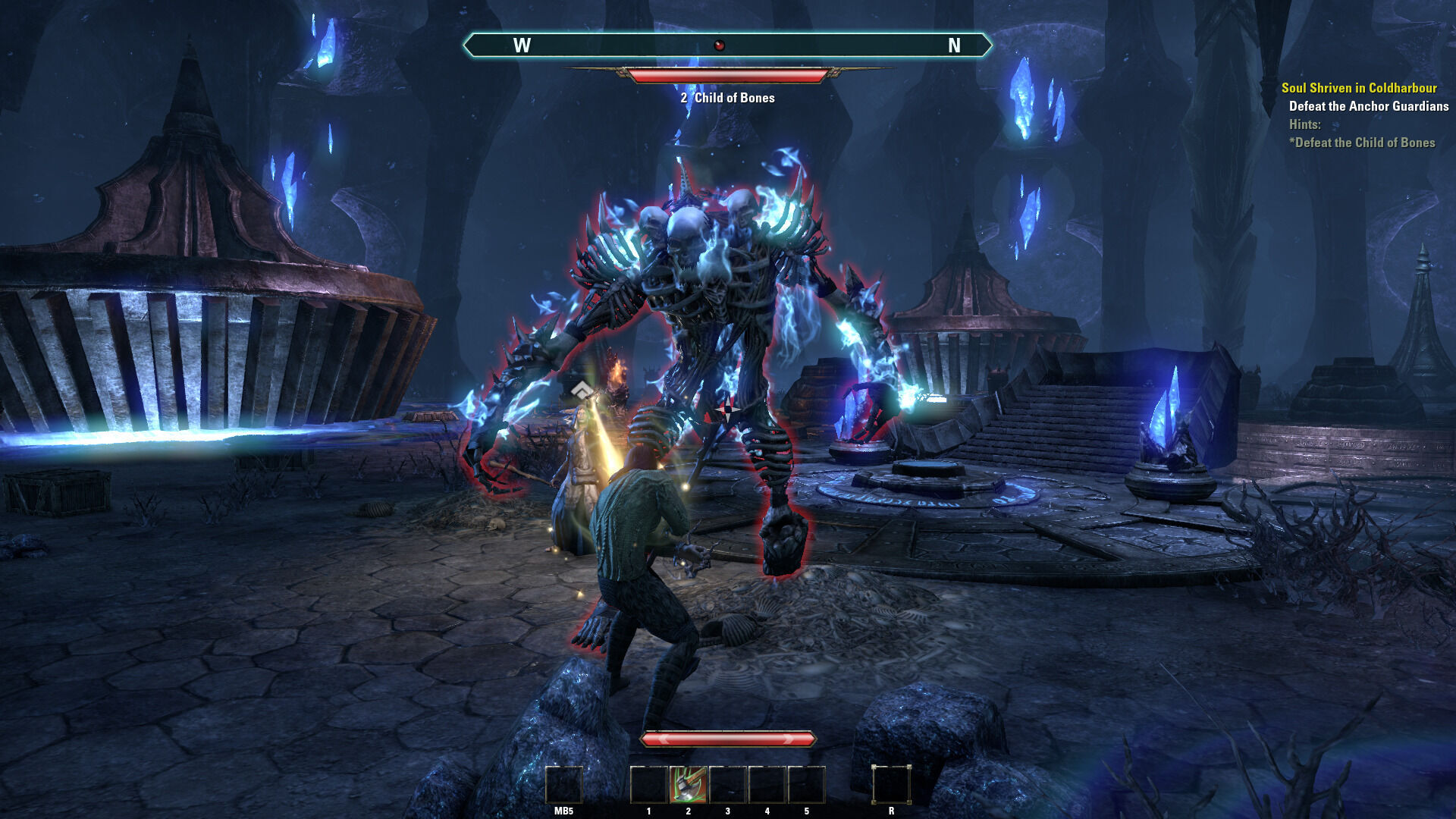This screenshot has height=819, width=1456.
Task: Click the empty ultimate slot labeled R
Action: 891,784
